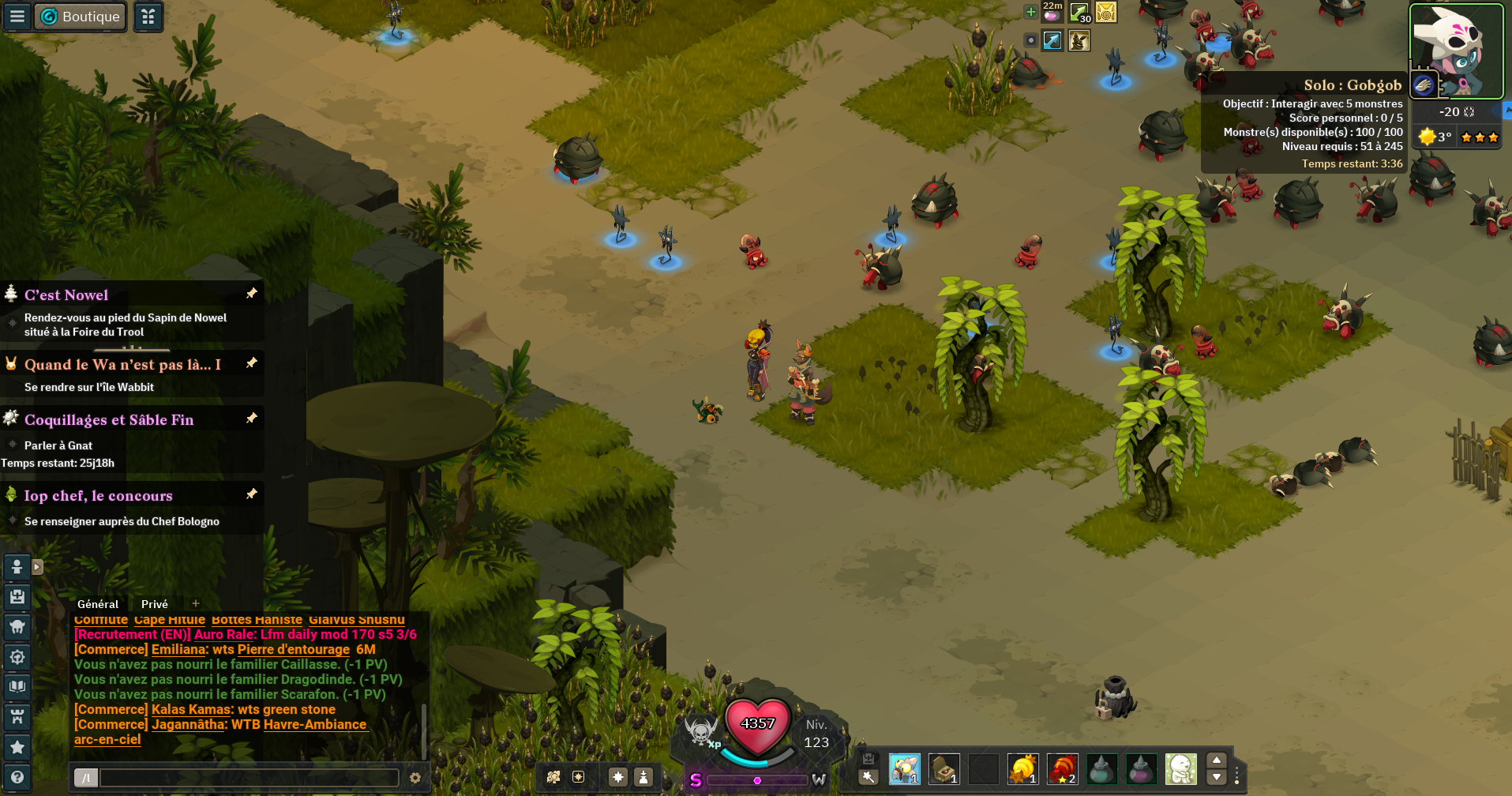Open chat settings gear
Viewport: 1512px width, 796px height.
(415, 778)
